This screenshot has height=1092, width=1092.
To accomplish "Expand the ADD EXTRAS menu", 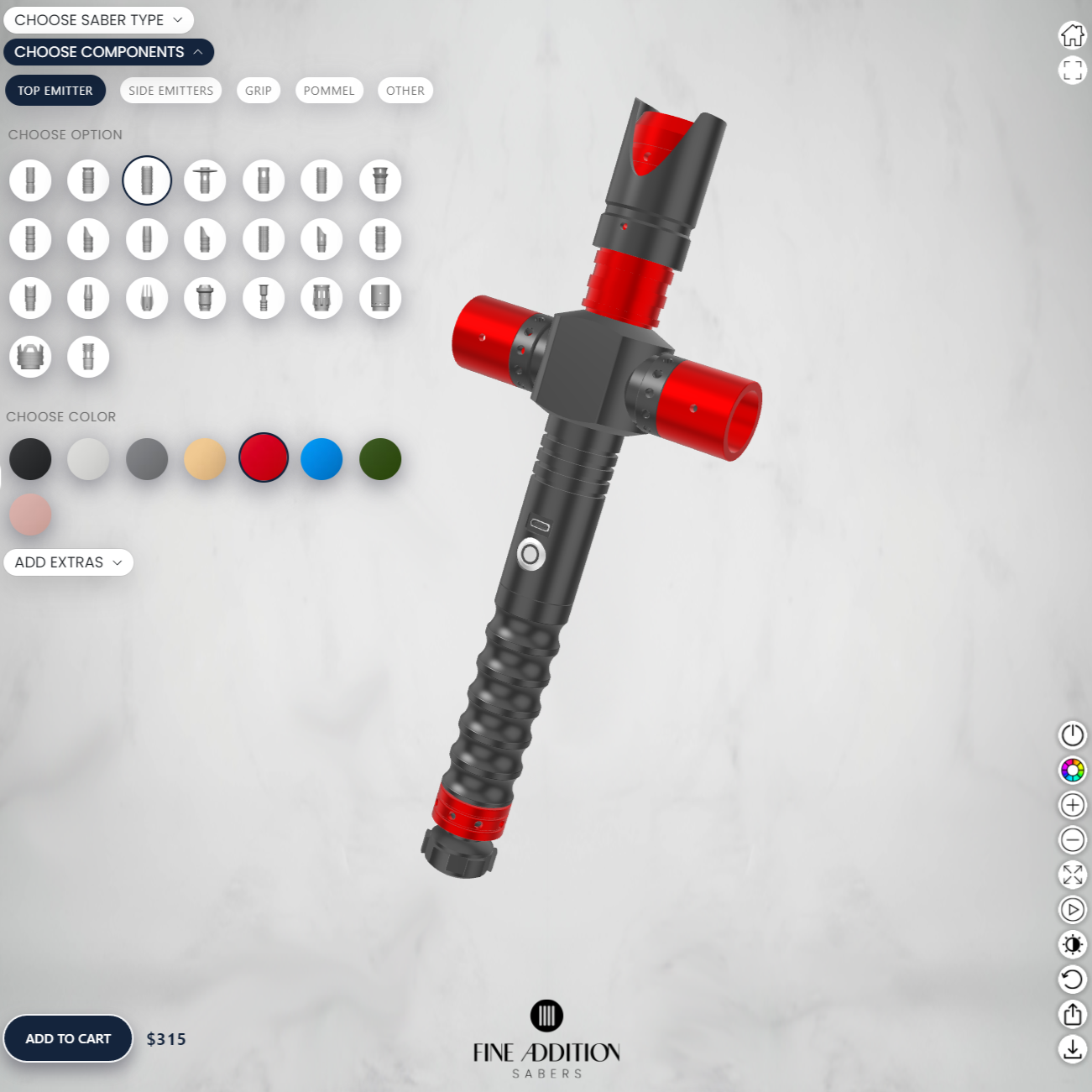I will click(68, 562).
